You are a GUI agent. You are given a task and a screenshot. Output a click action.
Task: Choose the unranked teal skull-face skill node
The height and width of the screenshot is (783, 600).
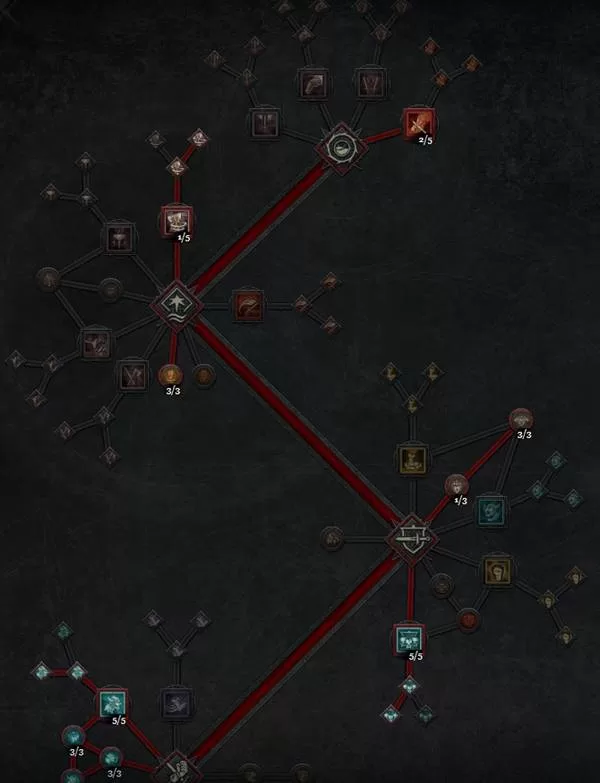click(490, 510)
